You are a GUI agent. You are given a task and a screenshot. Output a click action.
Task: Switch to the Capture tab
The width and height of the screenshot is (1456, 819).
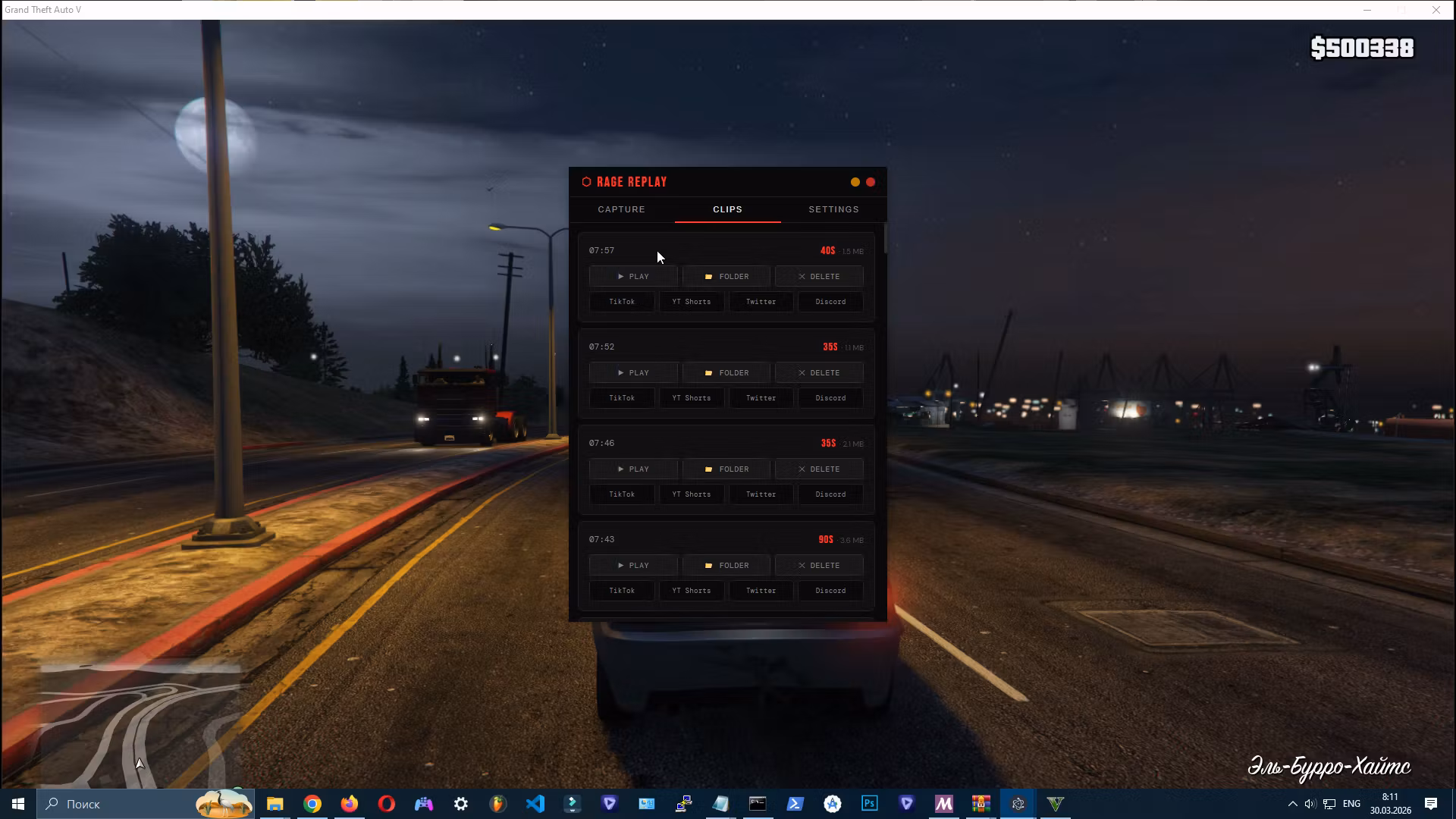tap(621, 209)
